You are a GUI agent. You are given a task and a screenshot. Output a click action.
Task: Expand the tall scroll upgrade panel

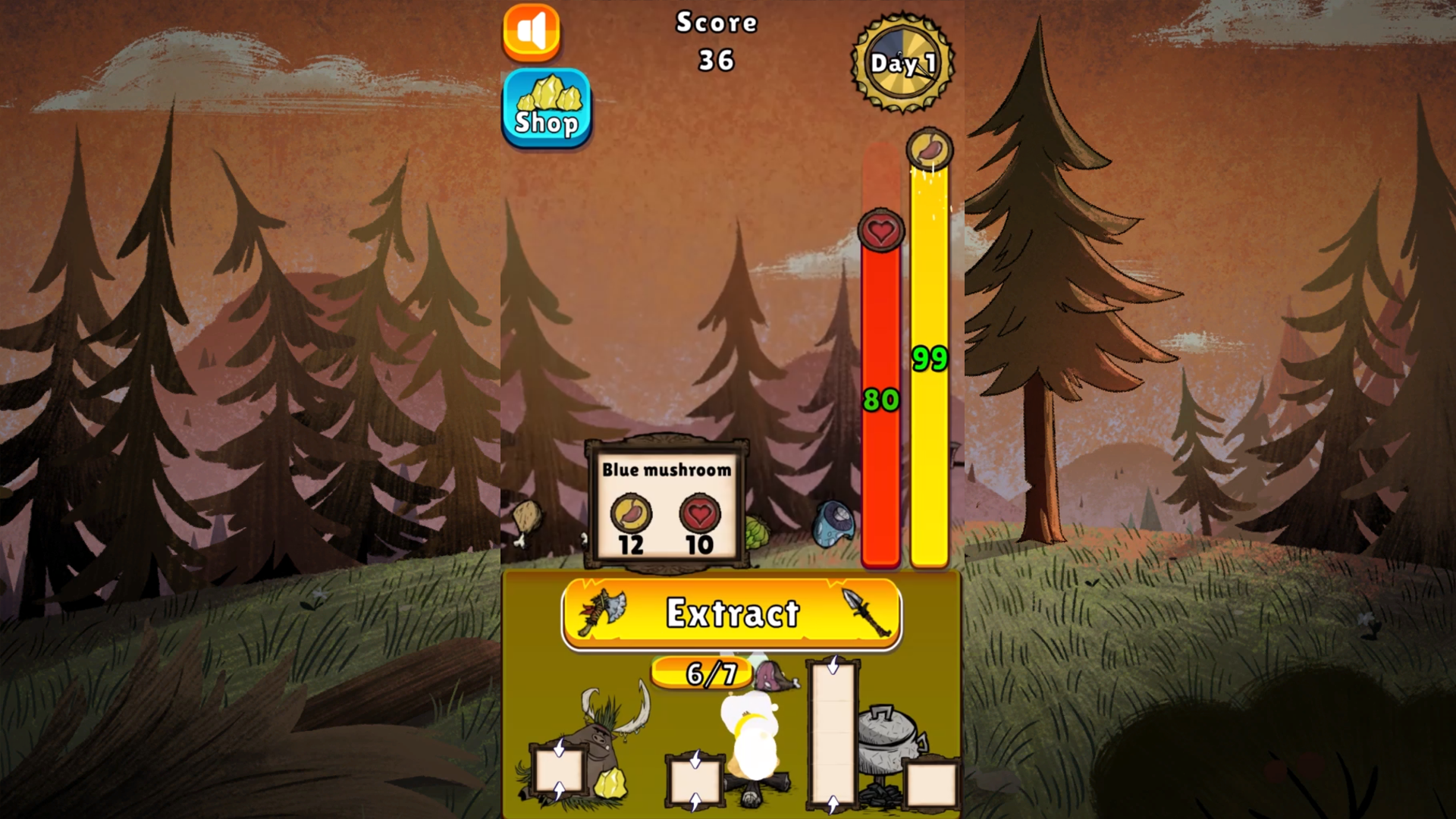click(x=834, y=732)
